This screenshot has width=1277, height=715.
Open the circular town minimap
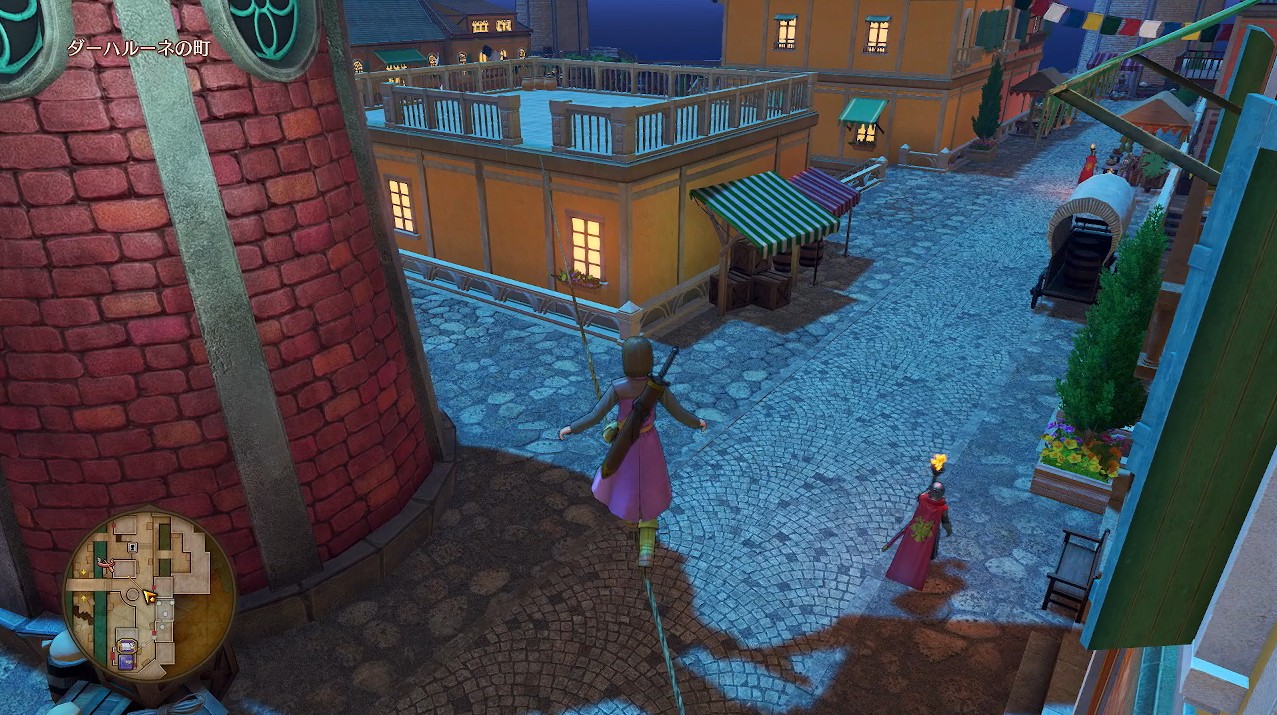[x=149, y=596]
